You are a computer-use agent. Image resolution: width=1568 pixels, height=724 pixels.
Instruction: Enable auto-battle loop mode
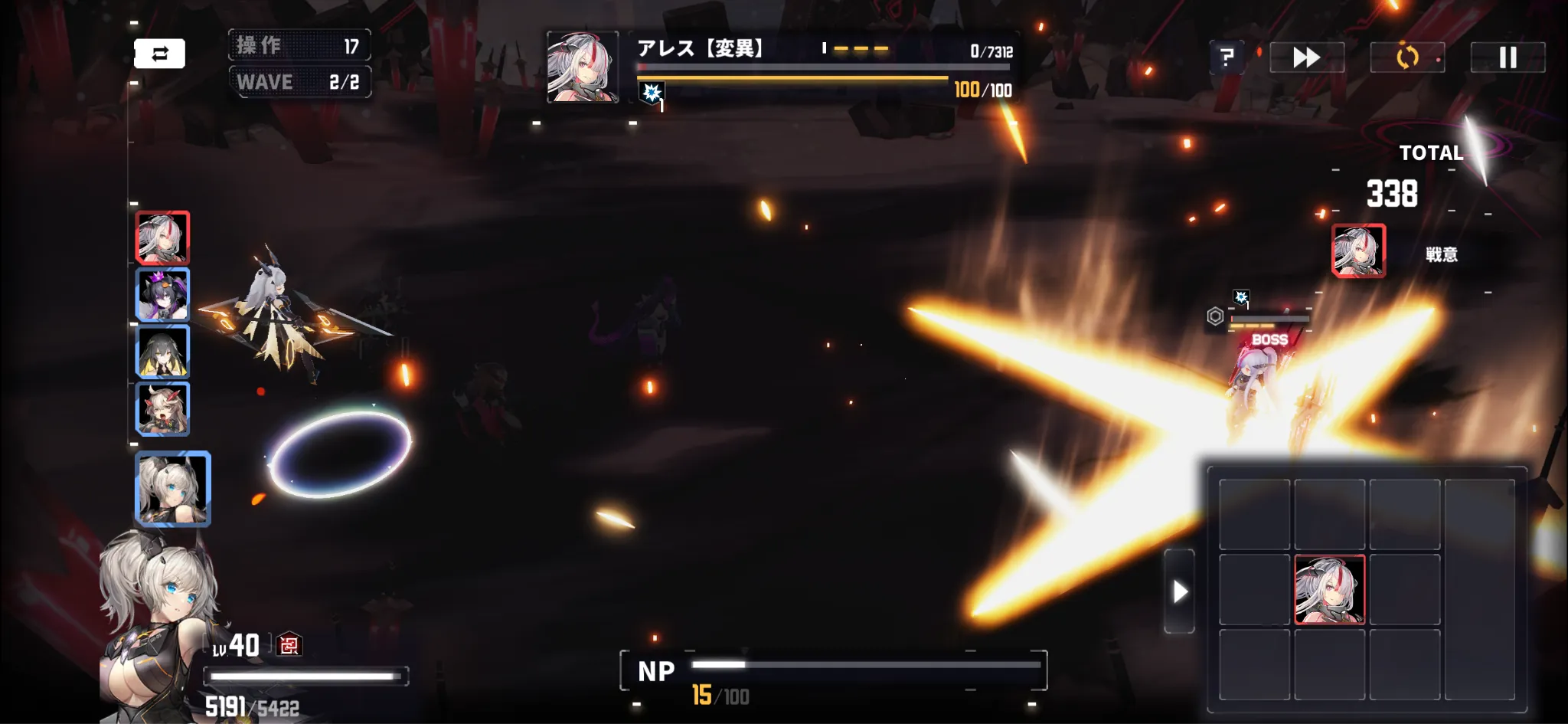(1407, 57)
